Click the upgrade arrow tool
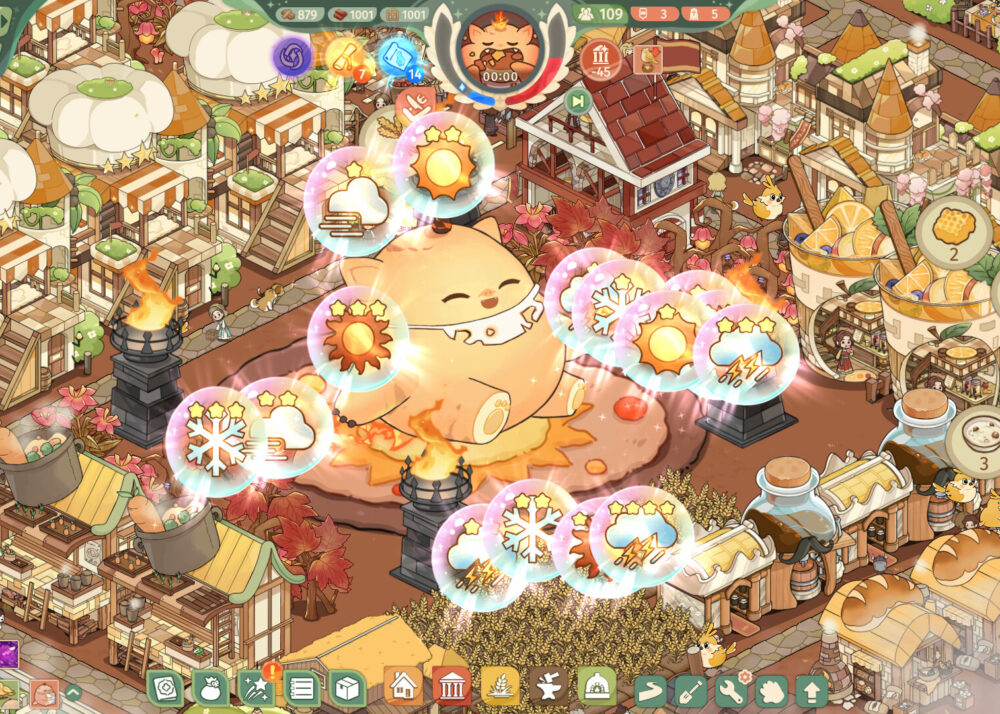Screen dimensions: 1000x714 810,690
